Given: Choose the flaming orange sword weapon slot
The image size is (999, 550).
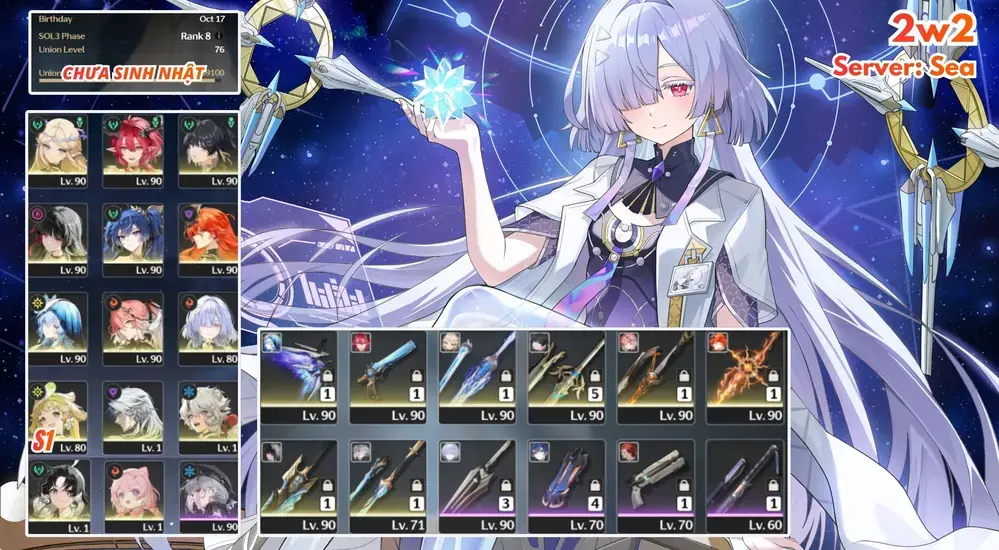Looking at the screenshot, I should 746,377.
